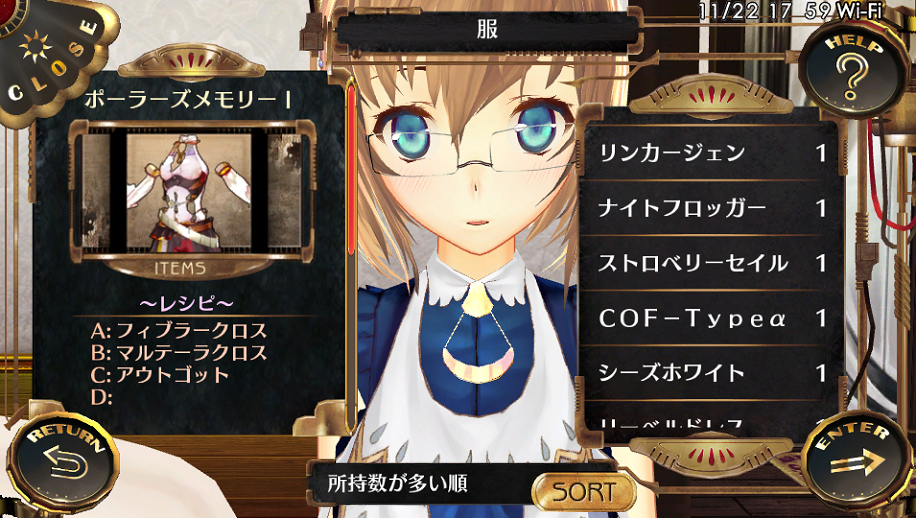Select the ストロベリーセイル outfit row
916x518 pixels.
[712, 264]
